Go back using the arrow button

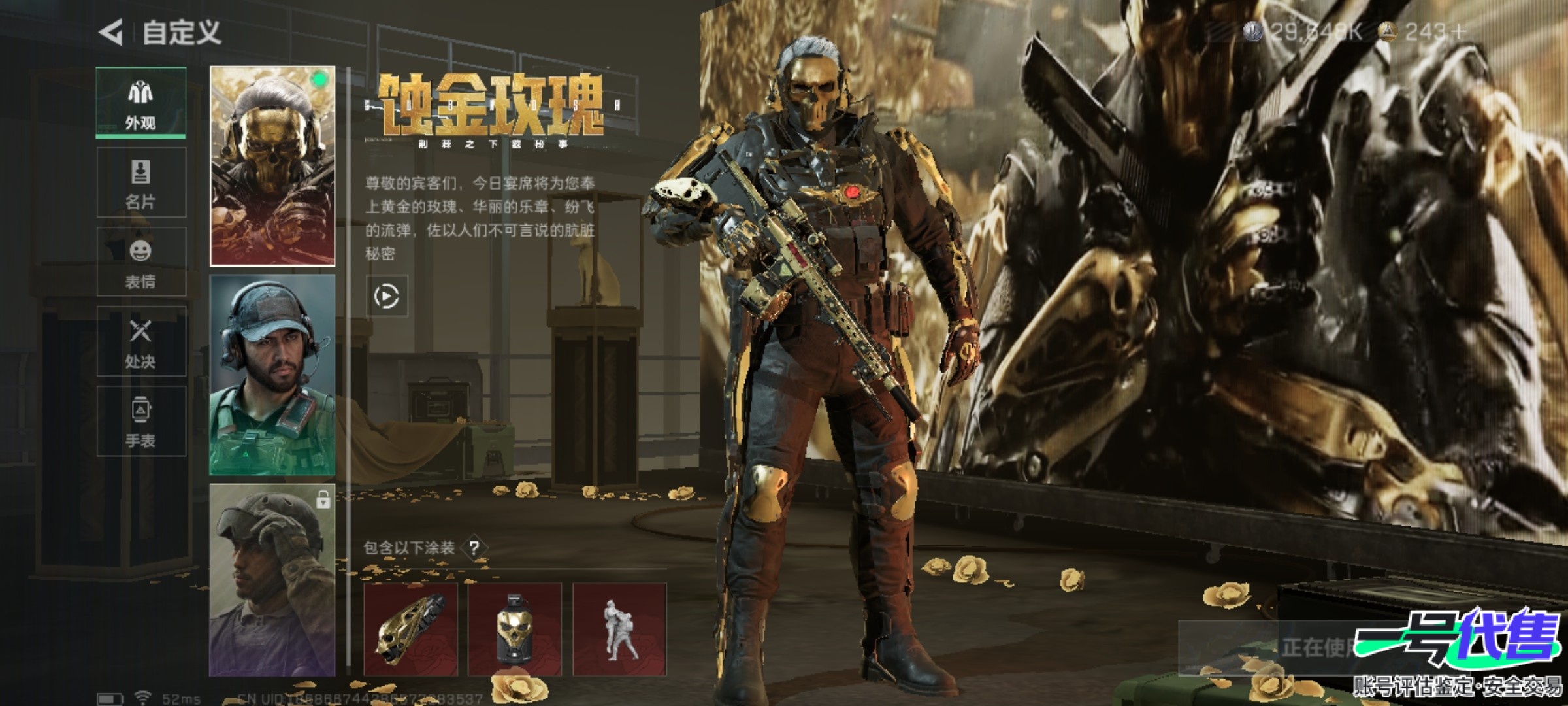coord(111,33)
